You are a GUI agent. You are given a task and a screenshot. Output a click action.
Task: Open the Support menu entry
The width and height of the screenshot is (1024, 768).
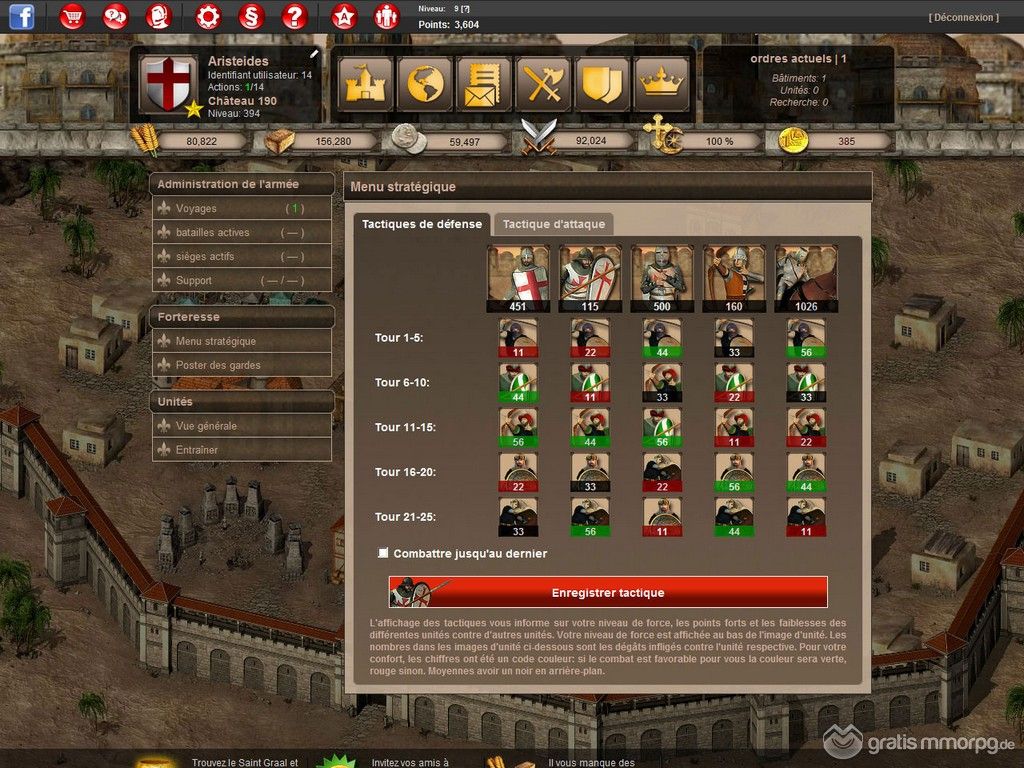194,281
